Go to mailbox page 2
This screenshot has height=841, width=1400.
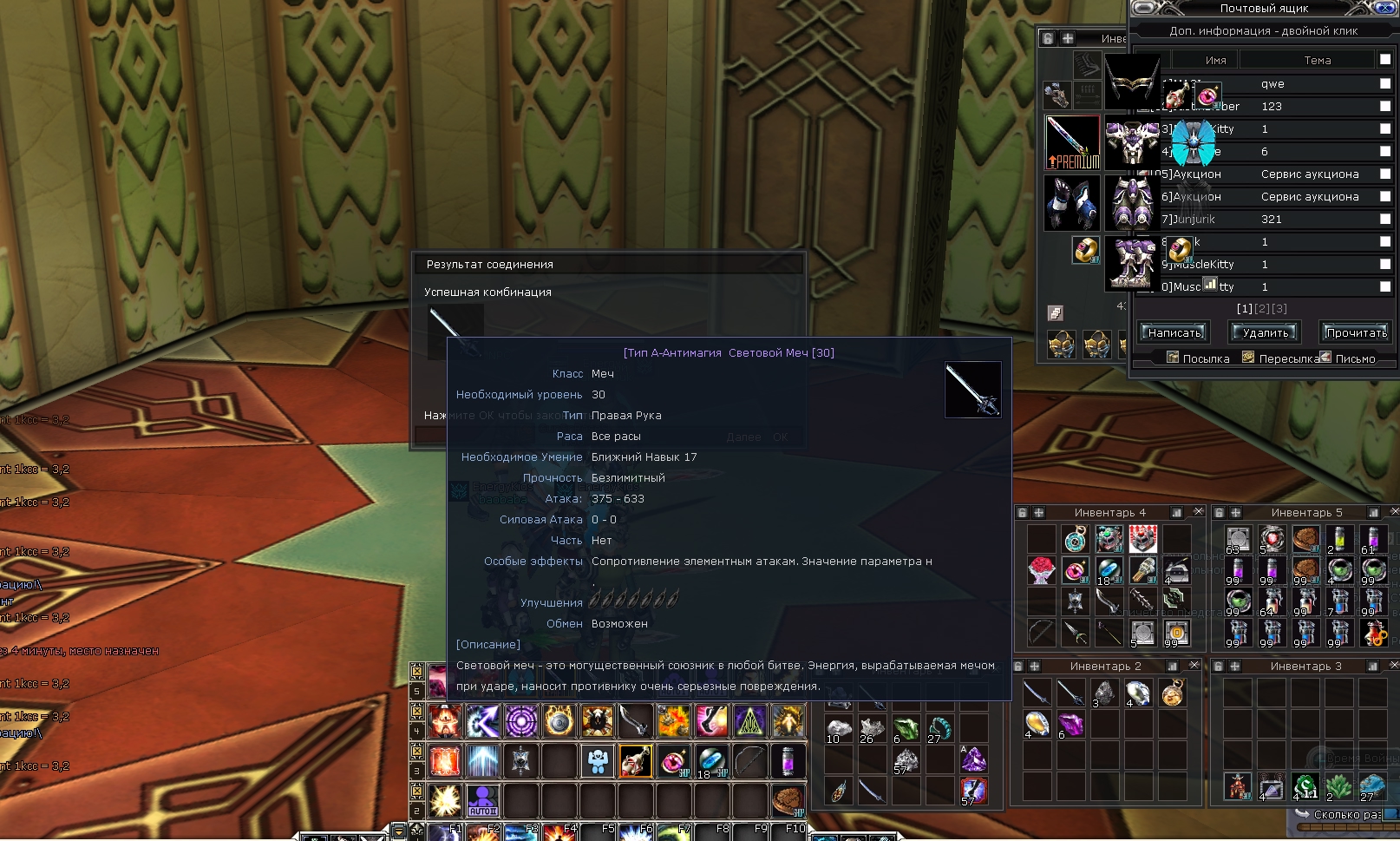[x=1261, y=309]
